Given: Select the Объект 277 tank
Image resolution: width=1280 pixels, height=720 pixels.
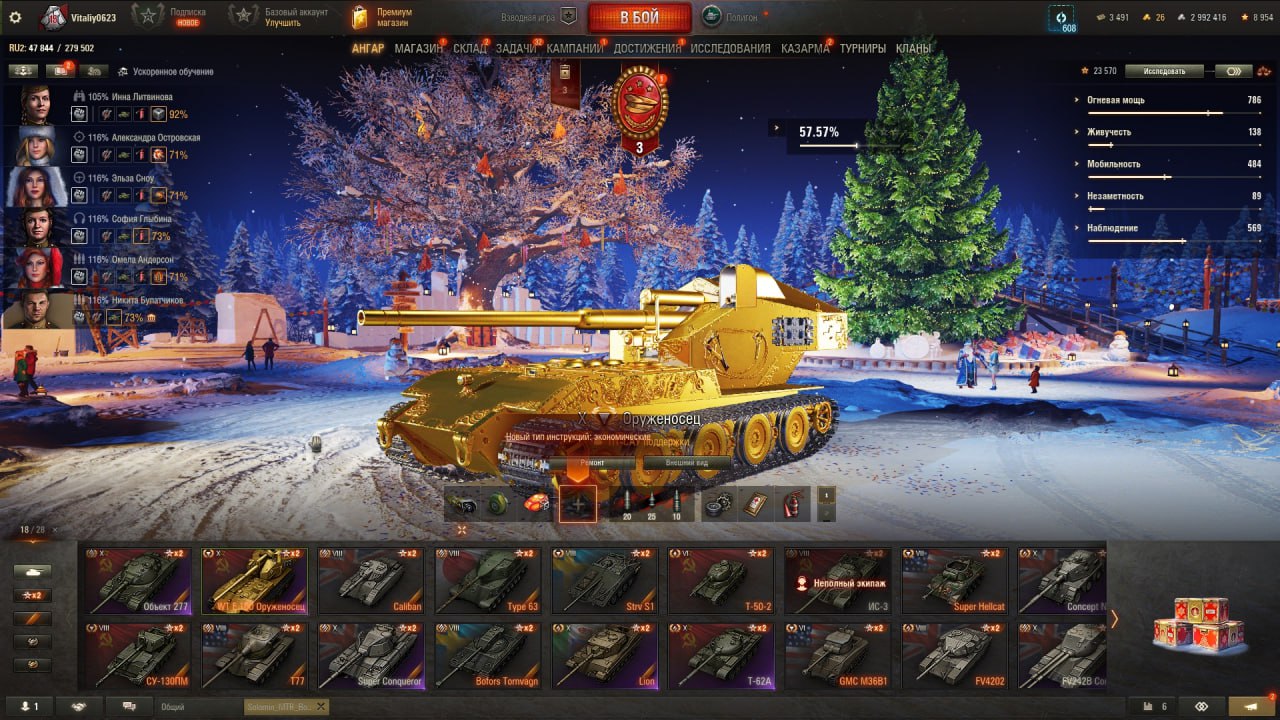Looking at the screenshot, I should coord(138,581).
